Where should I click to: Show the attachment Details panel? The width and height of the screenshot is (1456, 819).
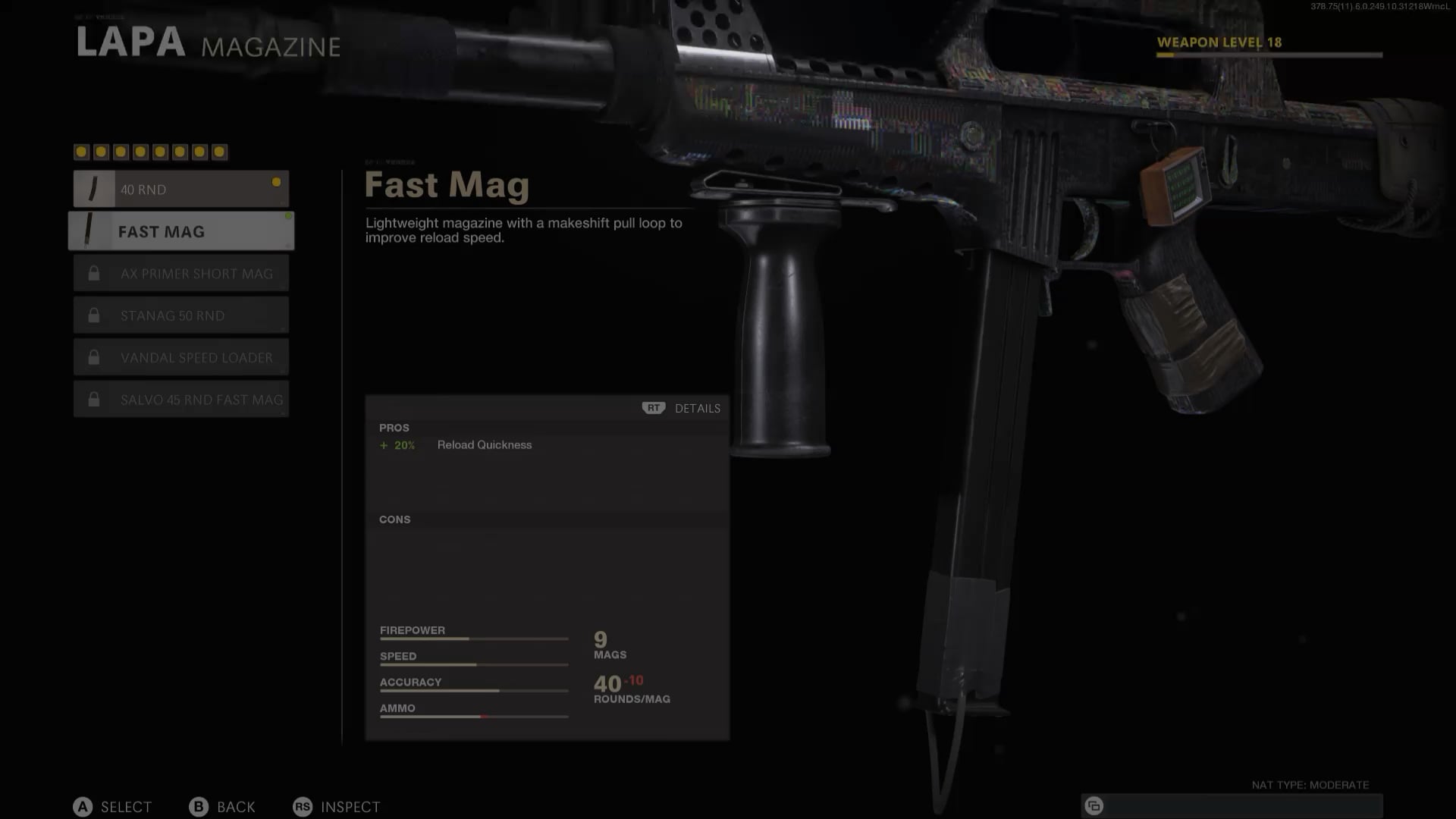tap(682, 408)
